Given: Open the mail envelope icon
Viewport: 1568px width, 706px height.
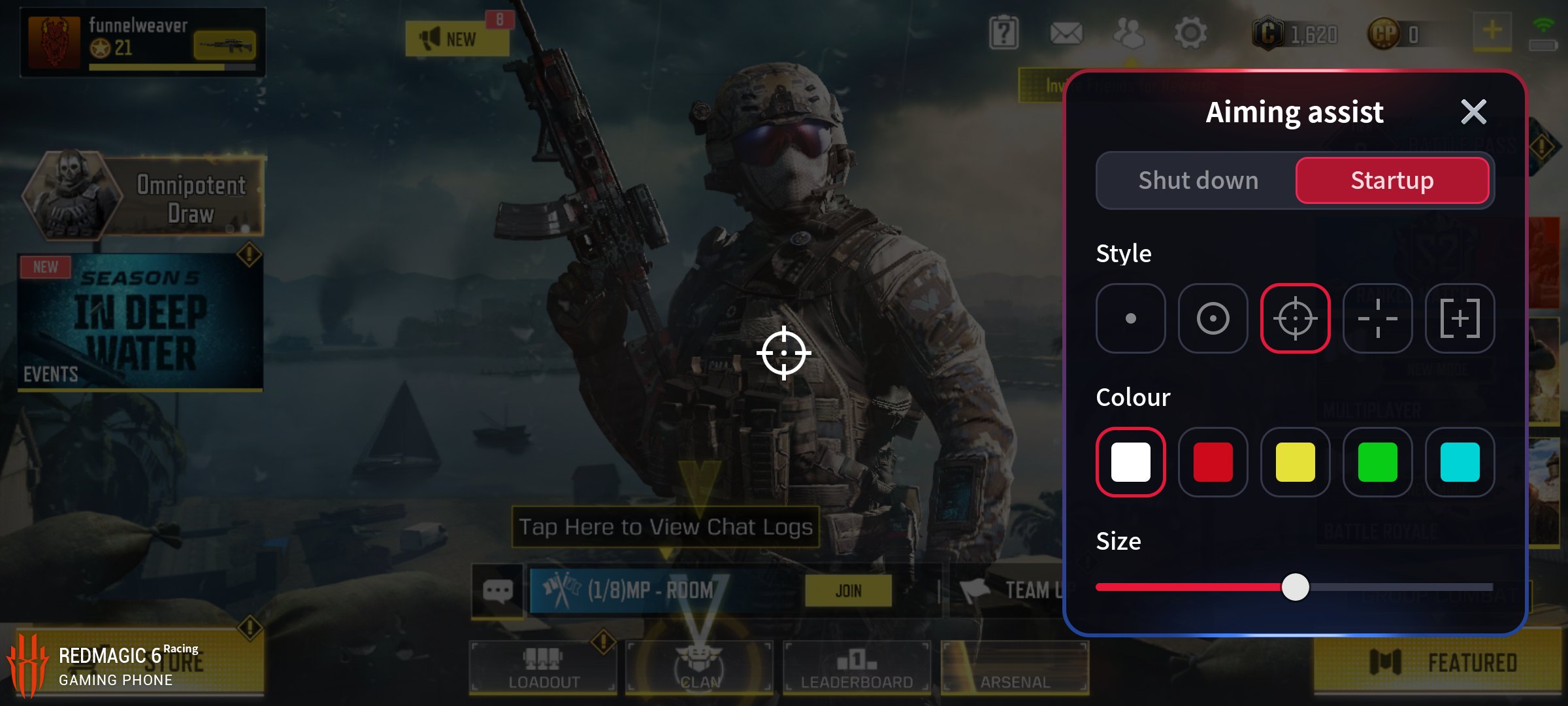Looking at the screenshot, I should tap(1066, 33).
